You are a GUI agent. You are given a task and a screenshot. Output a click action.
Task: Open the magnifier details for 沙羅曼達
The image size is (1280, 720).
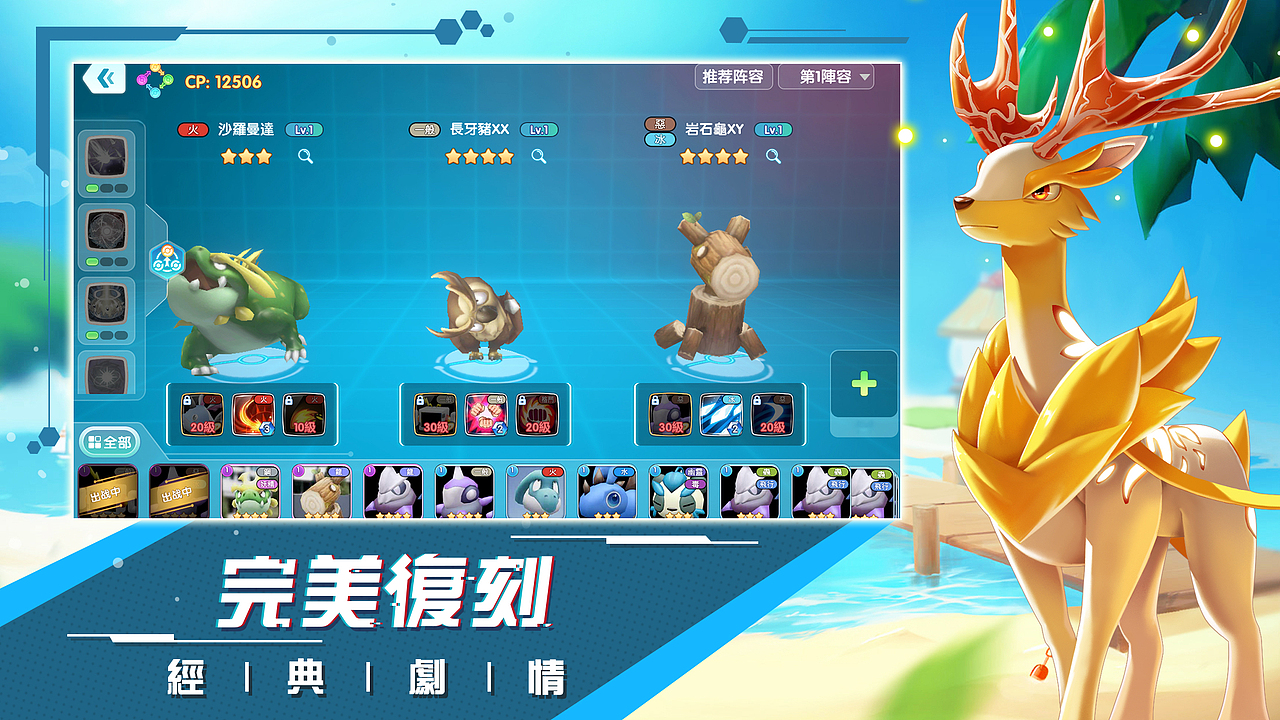pyautogui.click(x=306, y=156)
